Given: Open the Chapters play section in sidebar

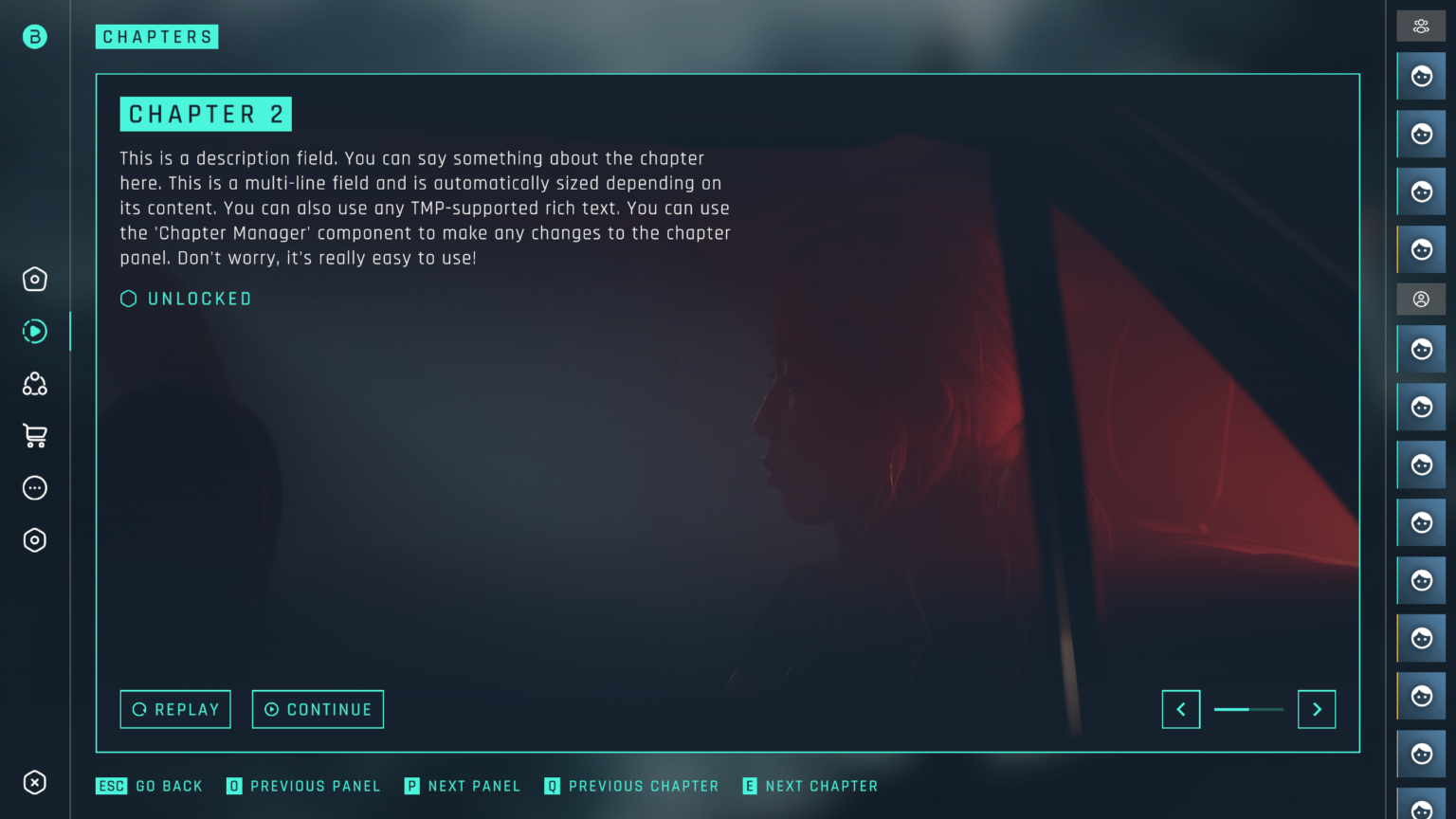Looking at the screenshot, I should (x=34, y=331).
